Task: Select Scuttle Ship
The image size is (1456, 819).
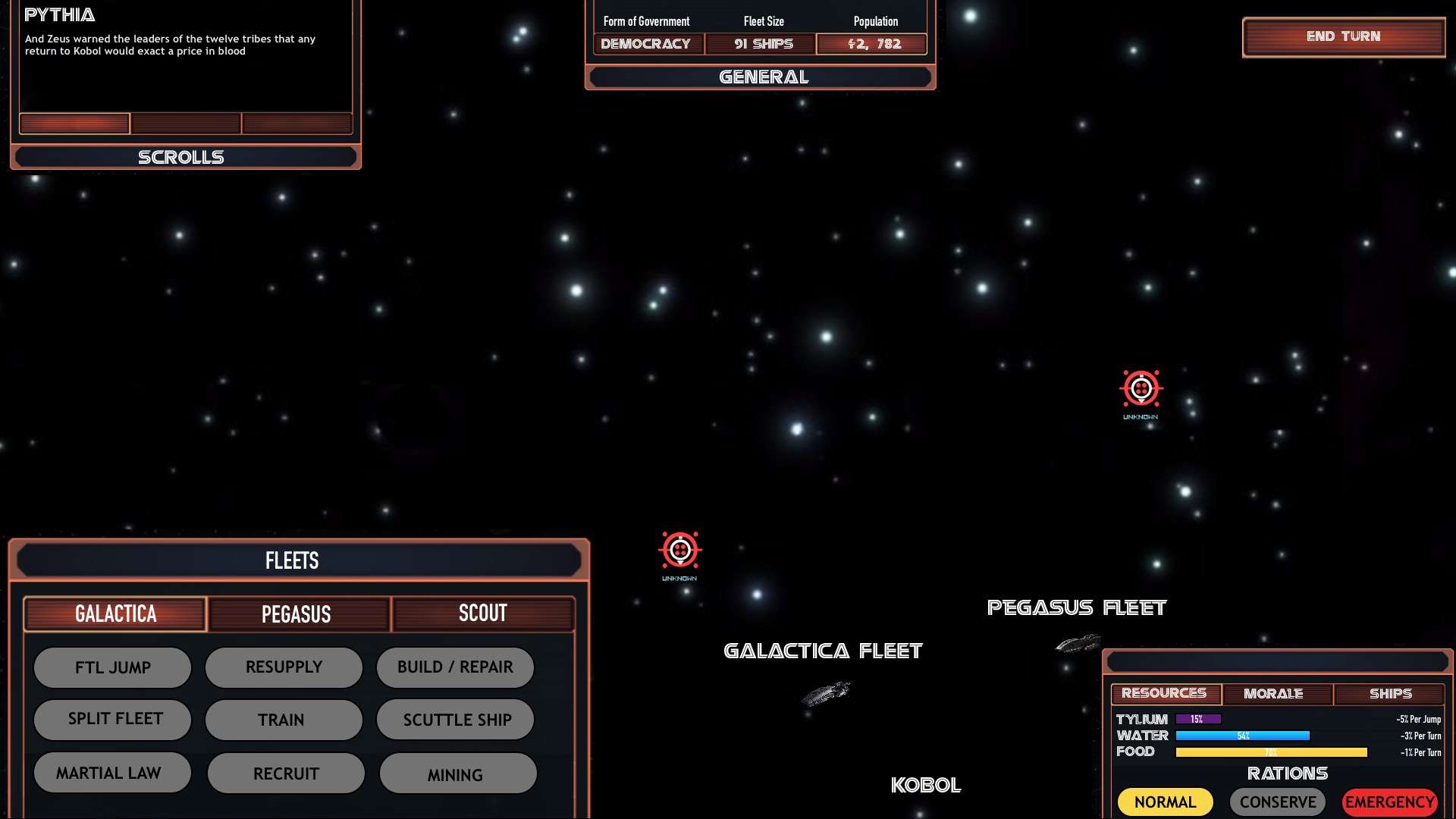Action: click(x=456, y=720)
